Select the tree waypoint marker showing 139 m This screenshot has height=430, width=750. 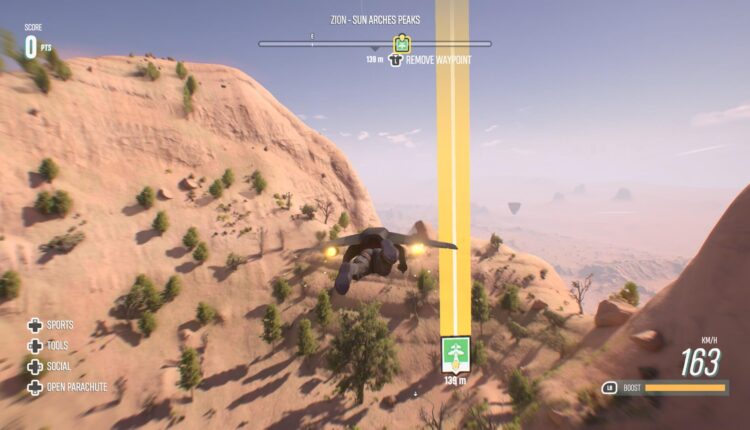pos(455,354)
